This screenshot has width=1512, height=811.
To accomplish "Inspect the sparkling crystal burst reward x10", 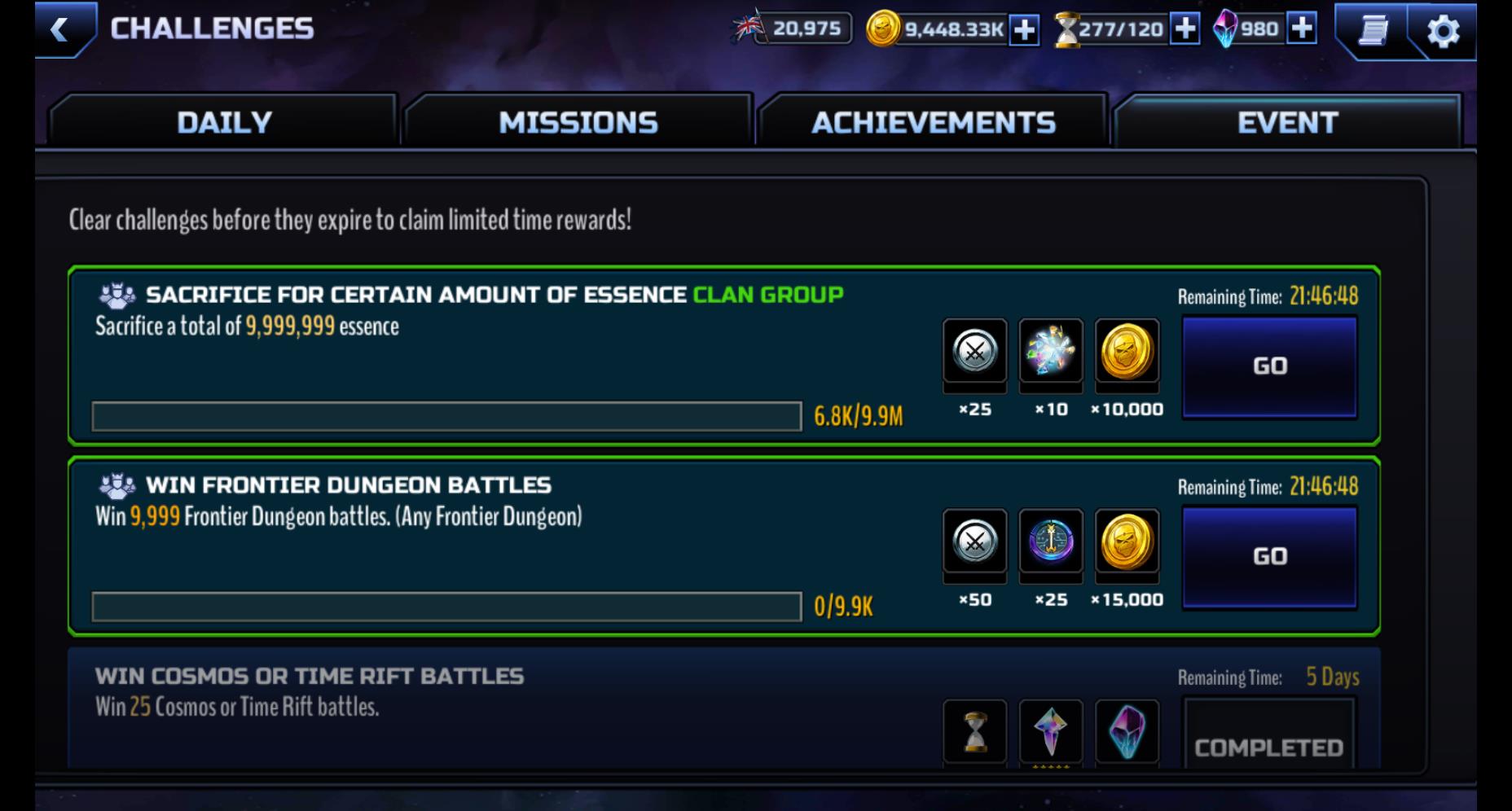I will point(1051,352).
